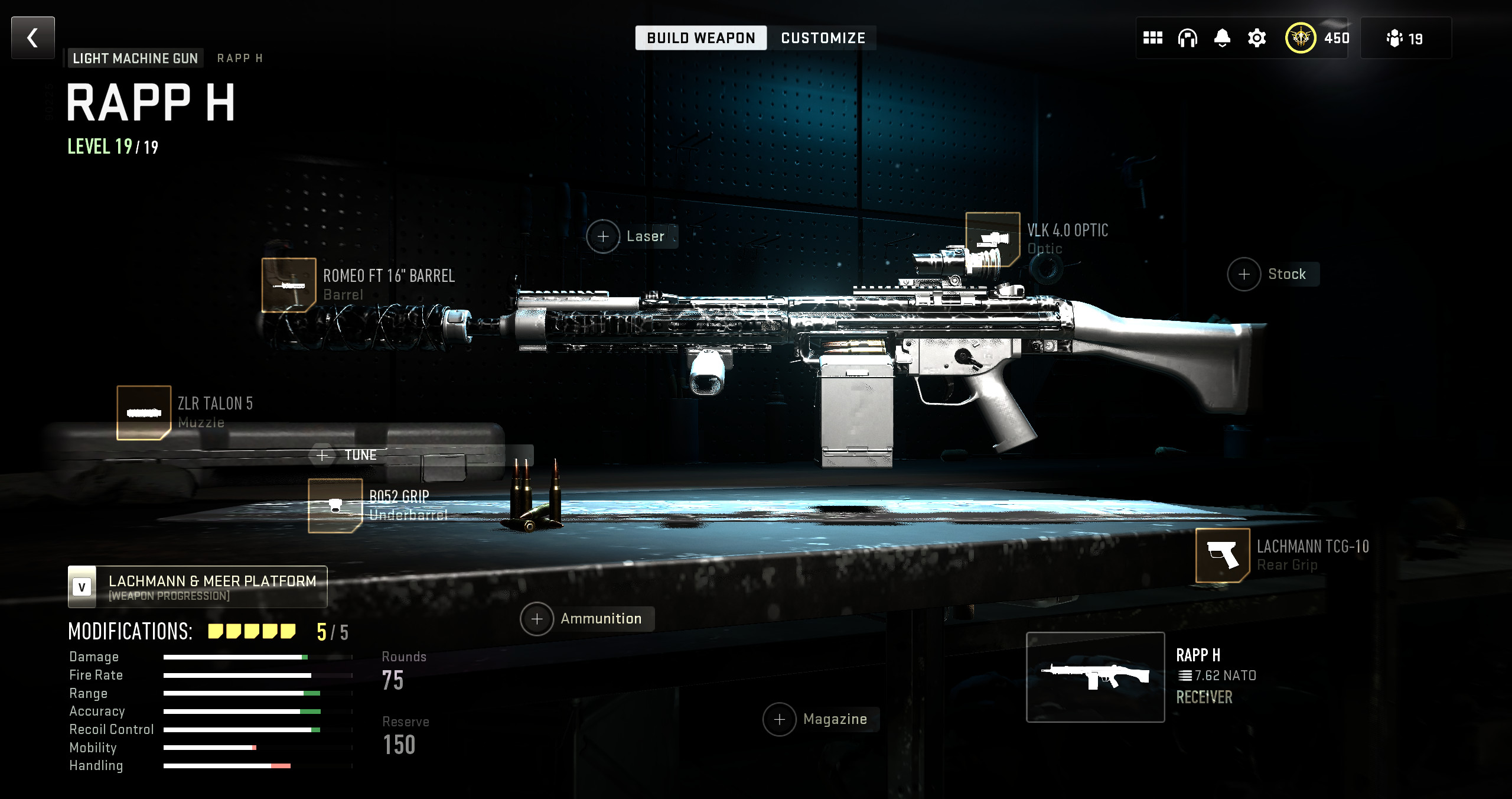Select the Romeo FT 16" Barrel slot
1512x799 pixels.
tap(289, 285)
